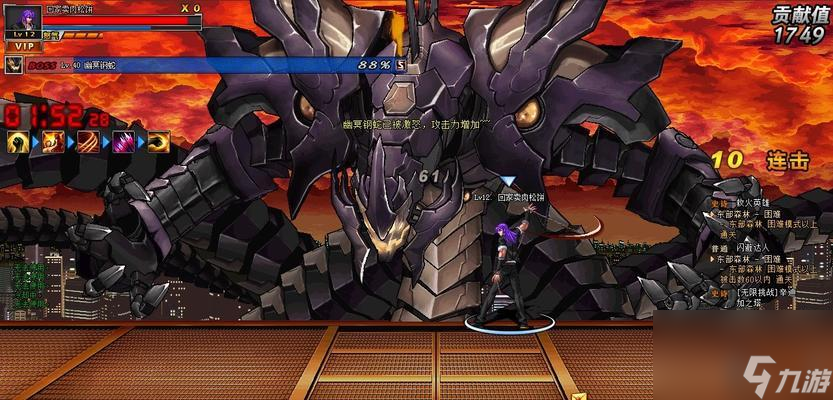Select the boss portrait icon beside the BOSS bar
The image size is (833, 400).
14,64
